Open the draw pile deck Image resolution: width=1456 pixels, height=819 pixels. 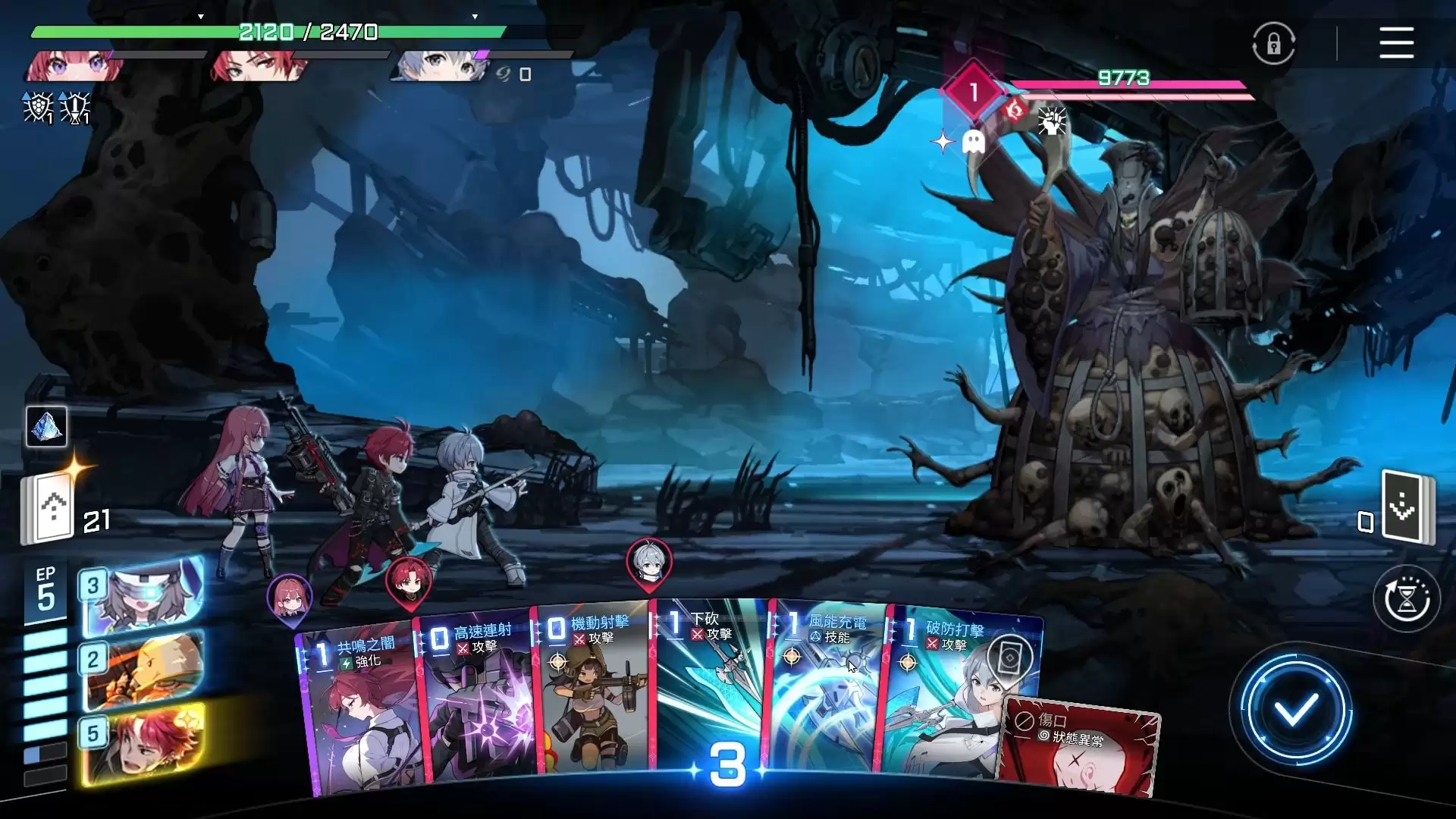50,508
